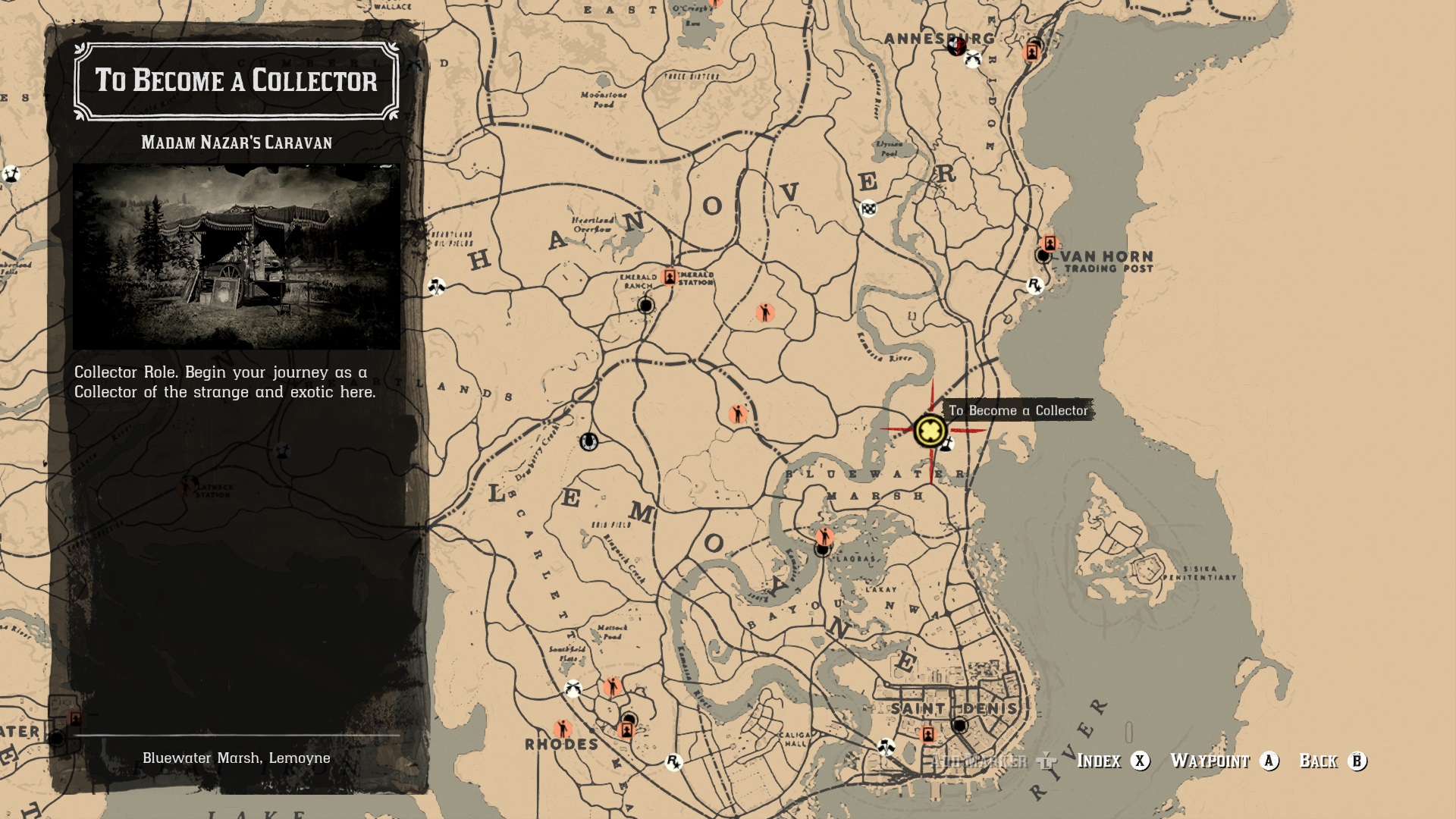
Task: Click the Annesburg post office marker
Action: [x=1031, y=52]
